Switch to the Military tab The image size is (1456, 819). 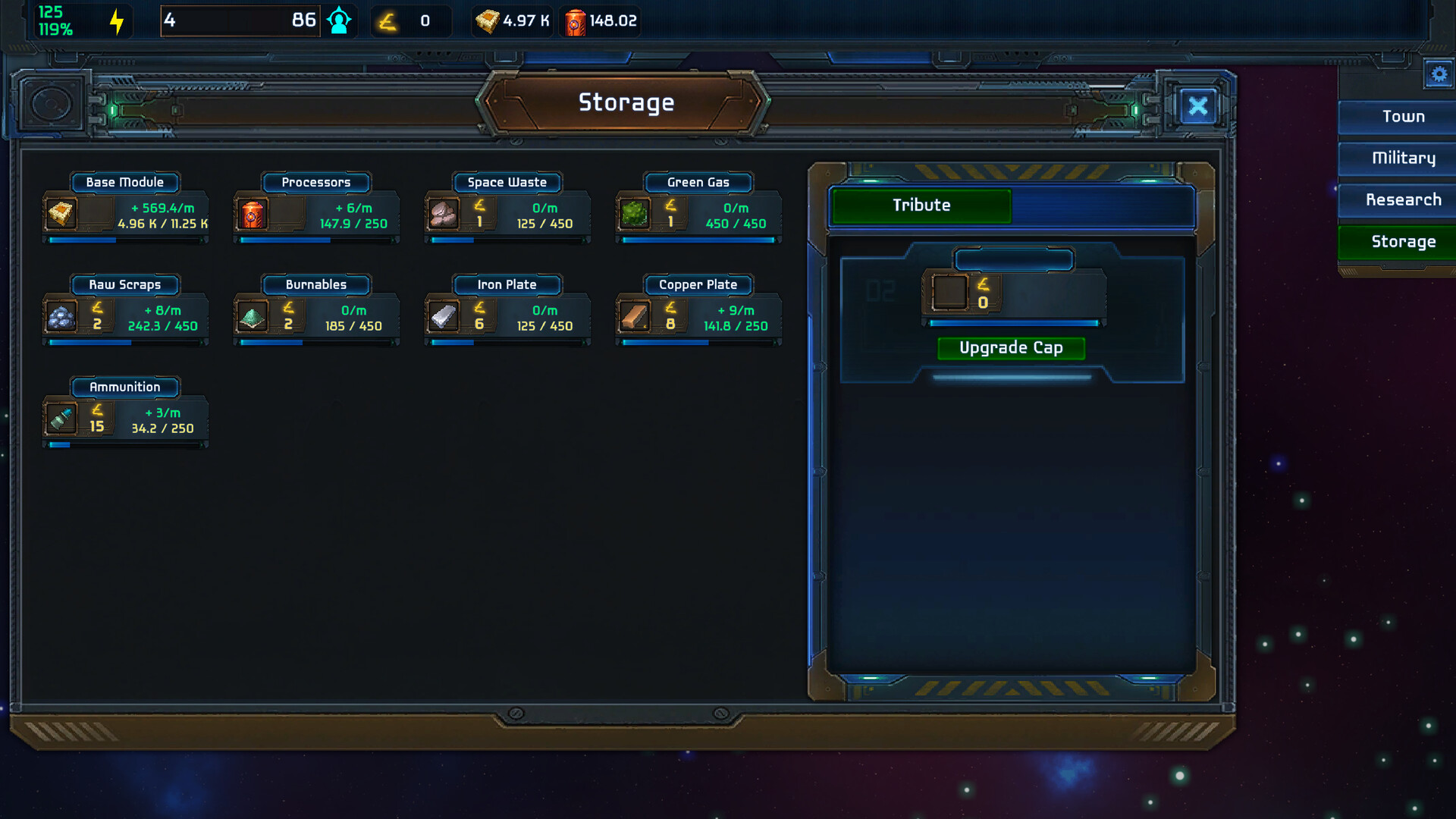point(1404,158)
